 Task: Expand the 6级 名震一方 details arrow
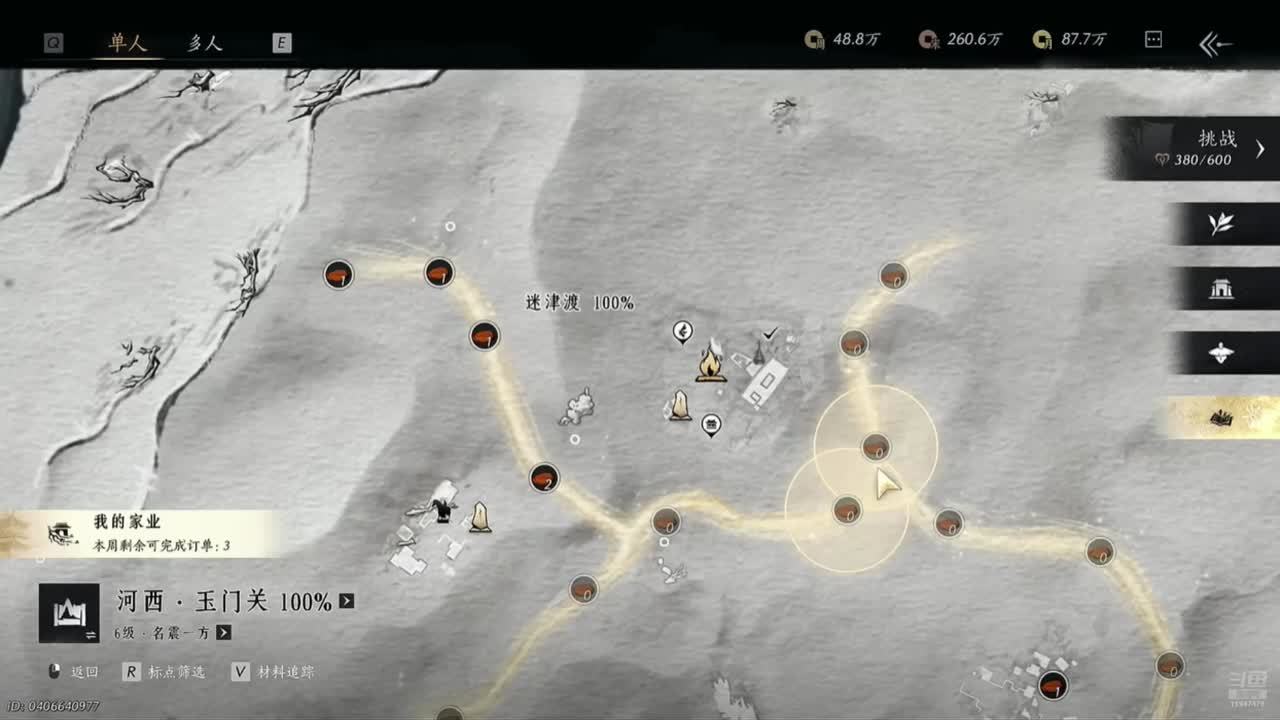coord(224,632)
